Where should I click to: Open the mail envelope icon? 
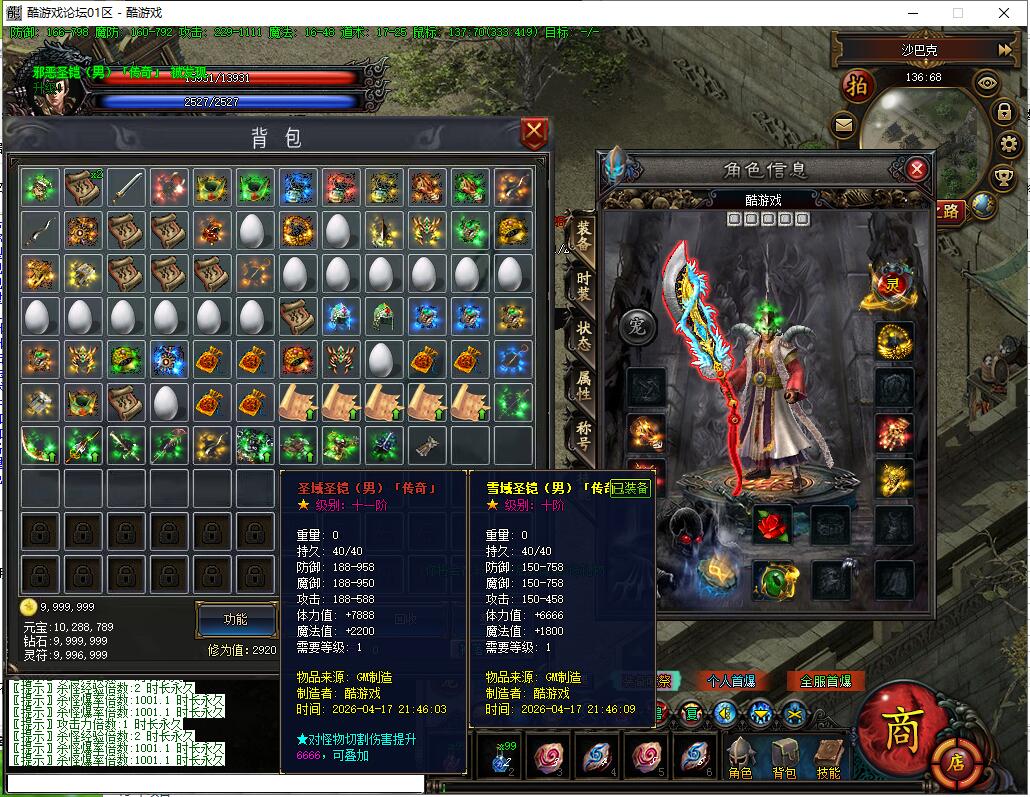[844, 126]
